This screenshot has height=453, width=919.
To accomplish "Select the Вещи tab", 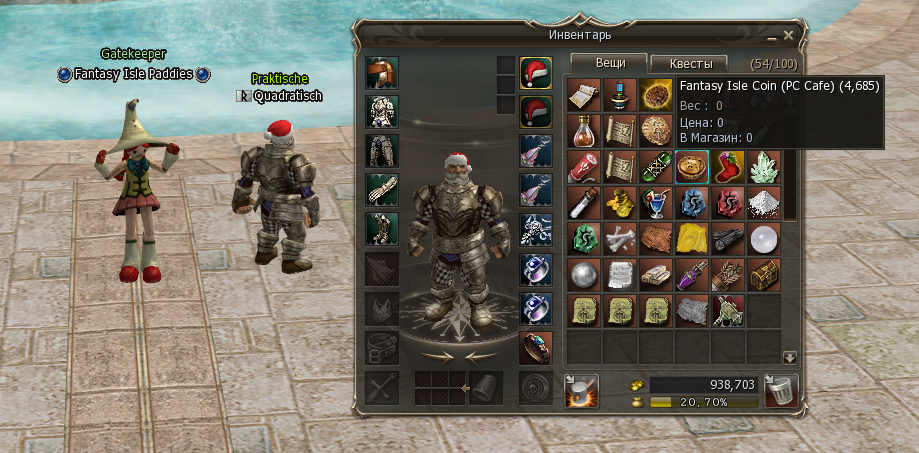I will (x=610, y=63).
